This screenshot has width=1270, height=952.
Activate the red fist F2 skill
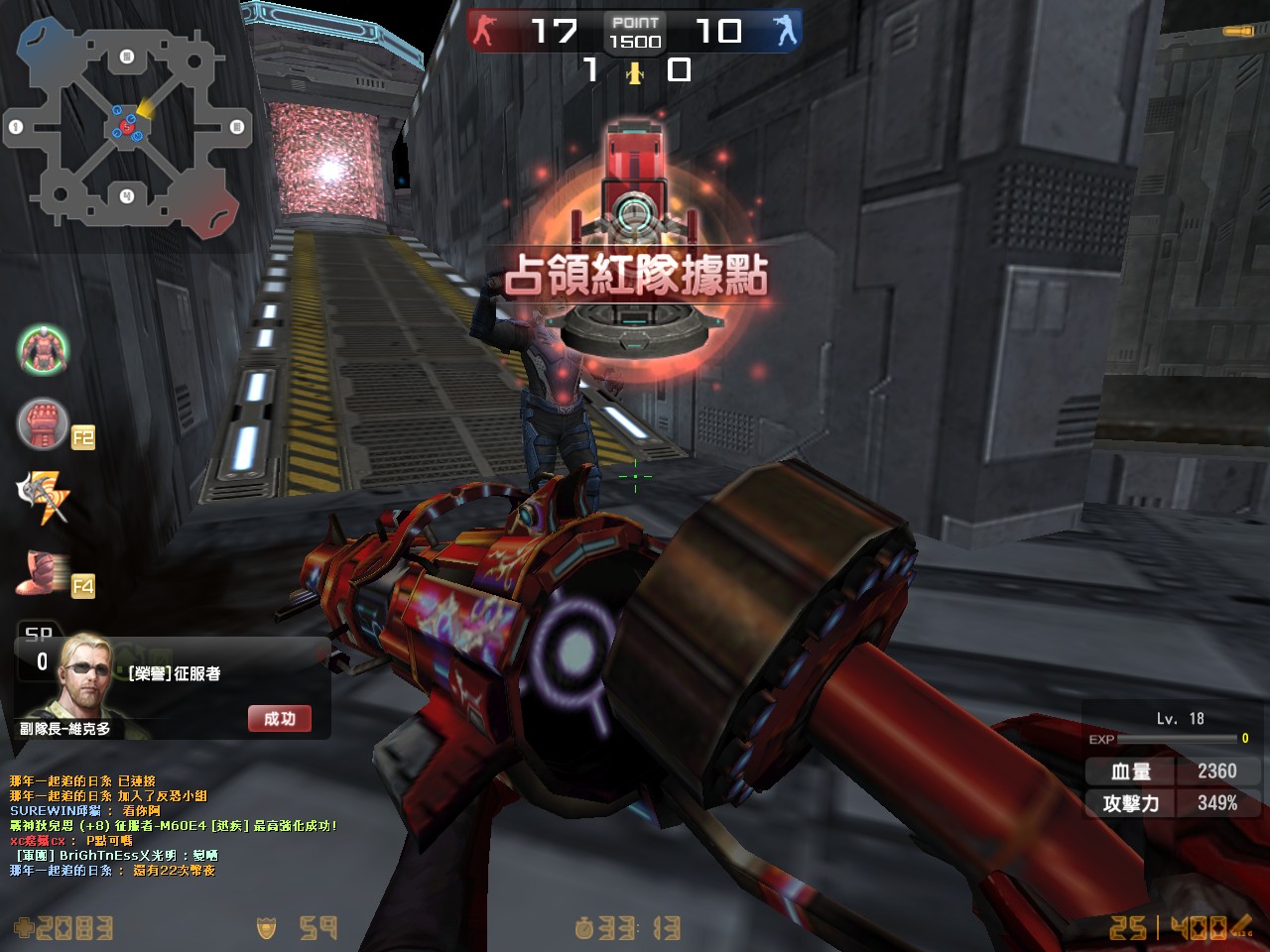[x=43, y=423]
